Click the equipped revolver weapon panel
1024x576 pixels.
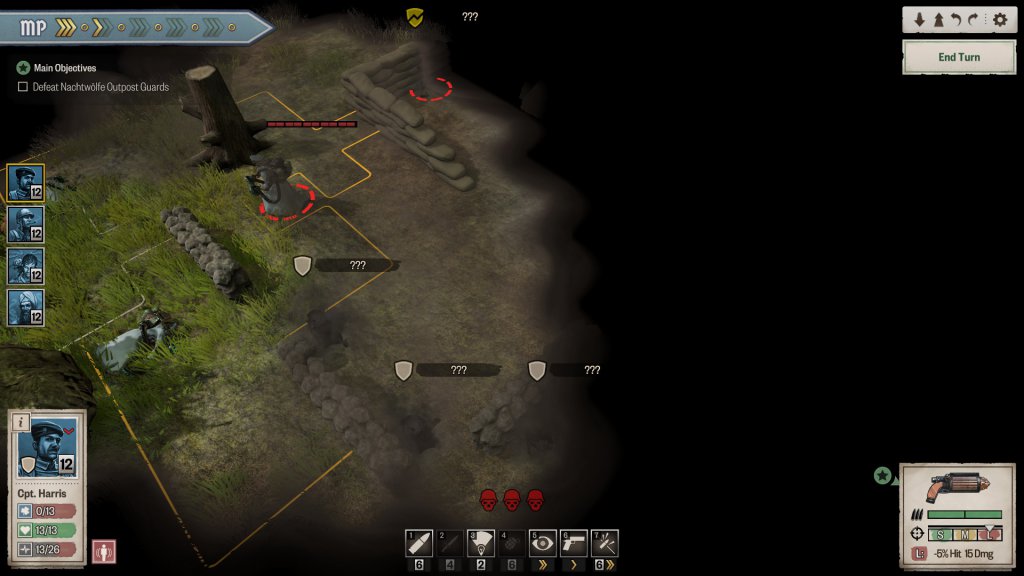(x=957, y=488)
